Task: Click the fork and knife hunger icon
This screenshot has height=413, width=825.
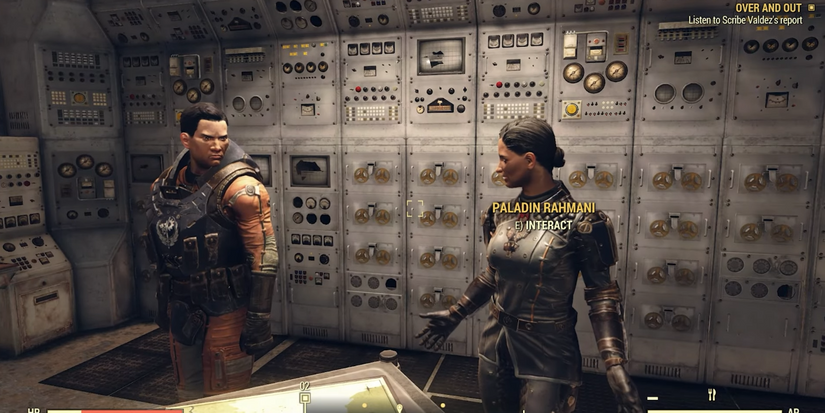Action: 712,395
